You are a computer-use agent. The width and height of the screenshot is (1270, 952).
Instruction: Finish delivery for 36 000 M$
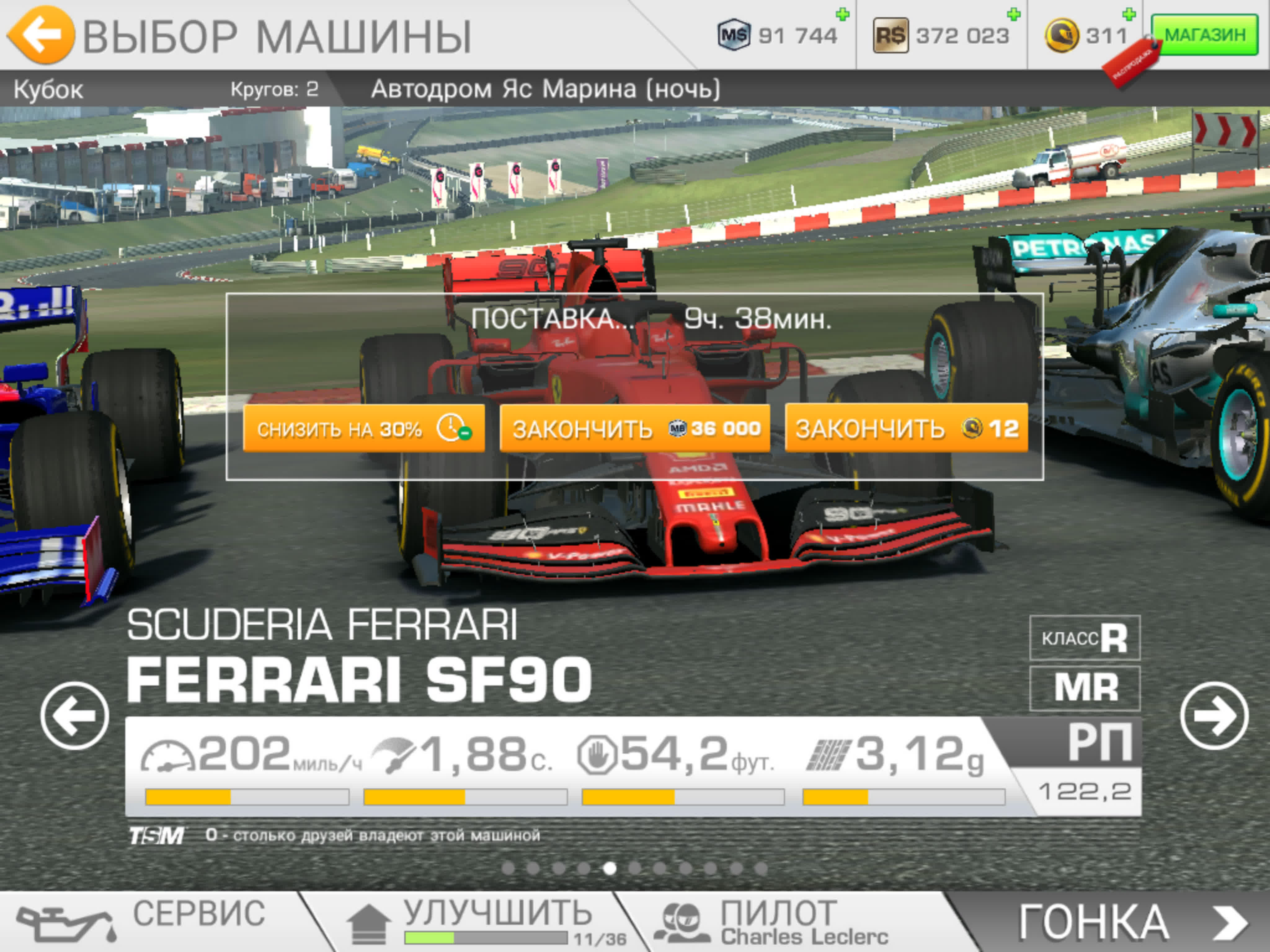coord(634,429)
